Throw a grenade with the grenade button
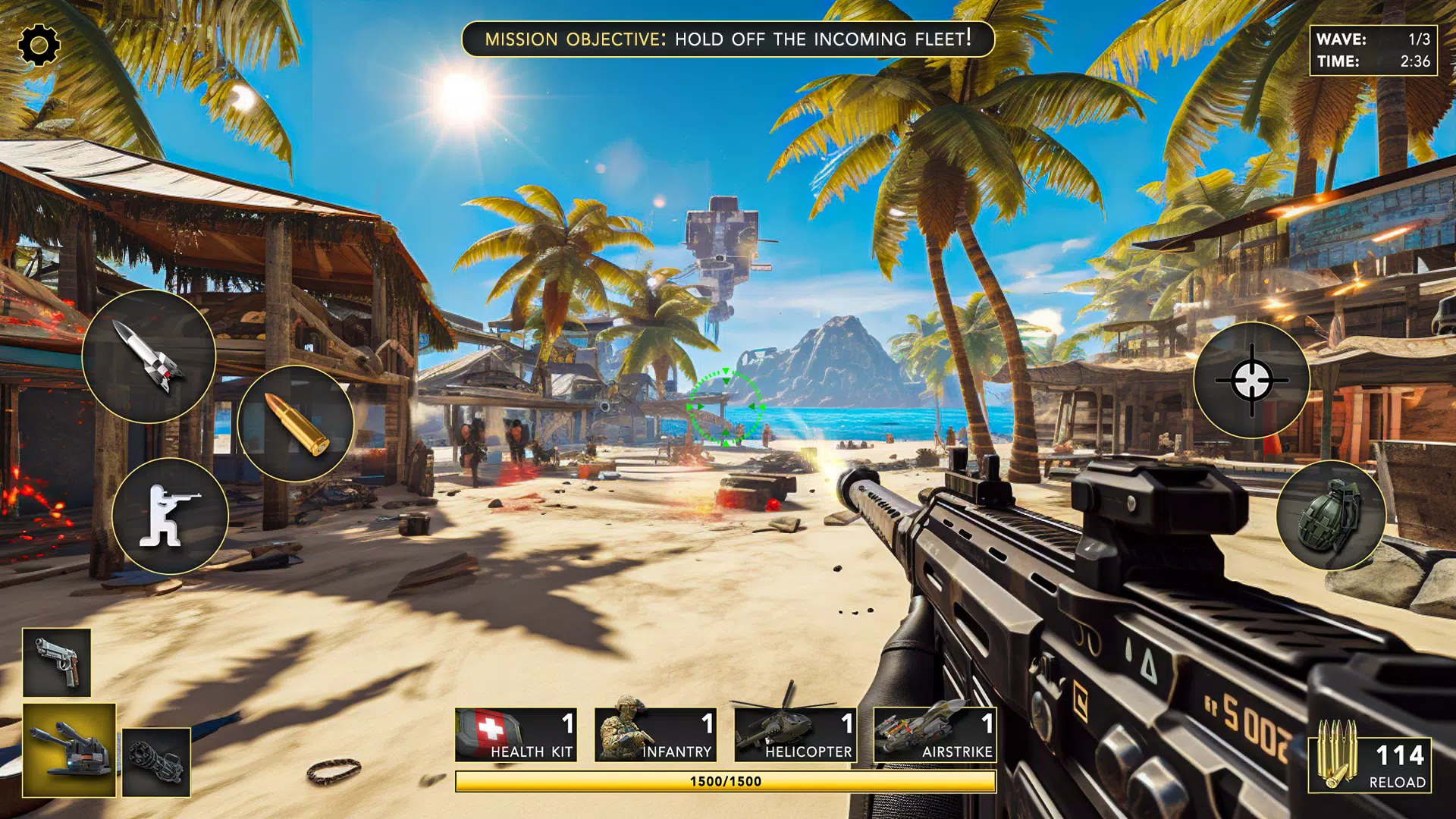The height and width of the screenshot is (819, 1456). 1331,516
